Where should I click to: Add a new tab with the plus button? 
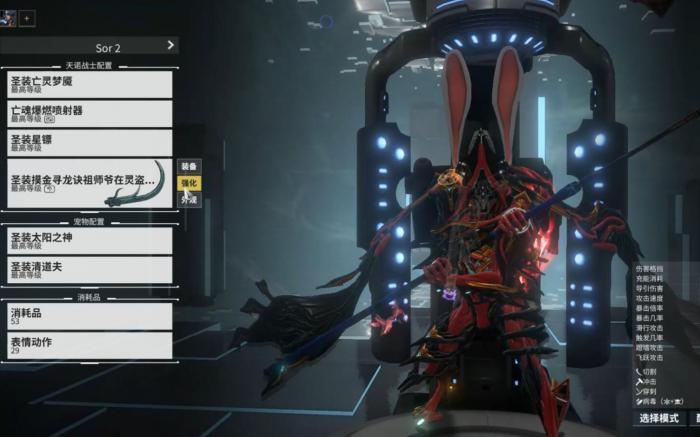coord(27,18)
